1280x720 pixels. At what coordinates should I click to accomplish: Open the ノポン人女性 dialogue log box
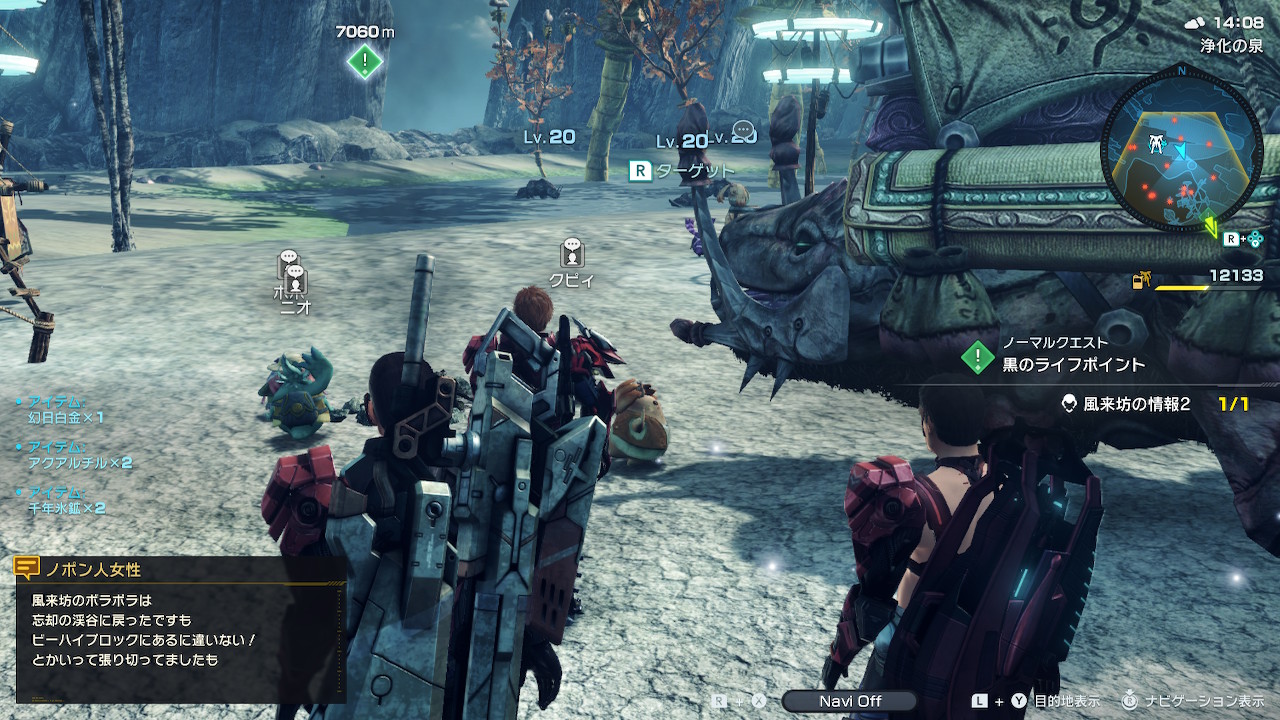click(x=180, y=630)
